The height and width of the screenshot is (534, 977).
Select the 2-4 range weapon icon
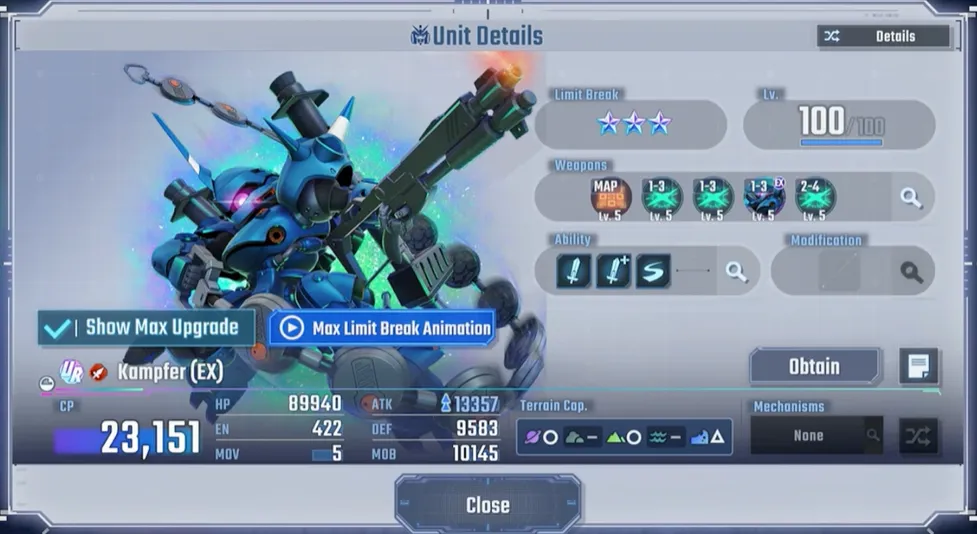click(815, 197)
